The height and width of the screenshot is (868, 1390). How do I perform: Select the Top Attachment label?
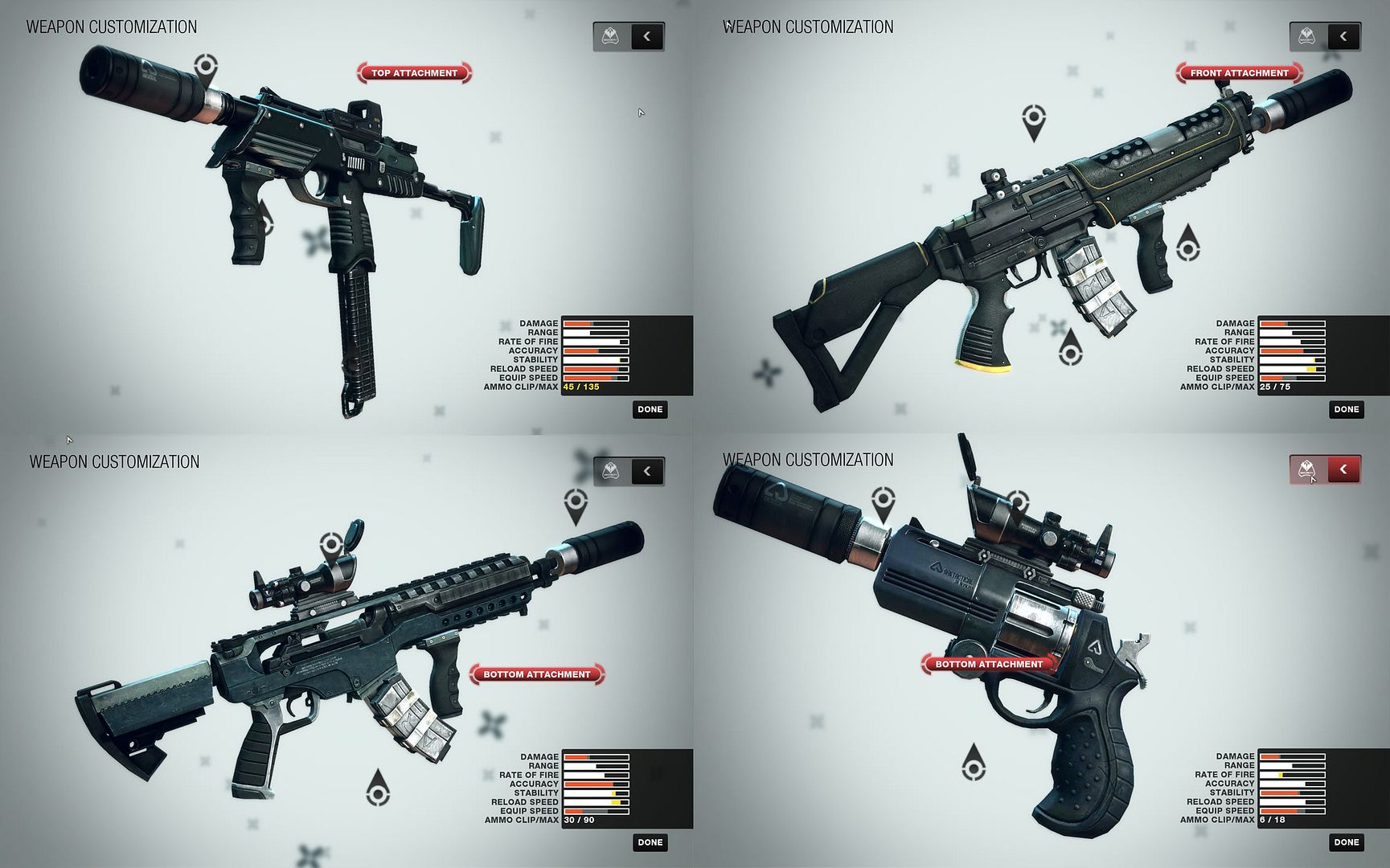point(414,73)
